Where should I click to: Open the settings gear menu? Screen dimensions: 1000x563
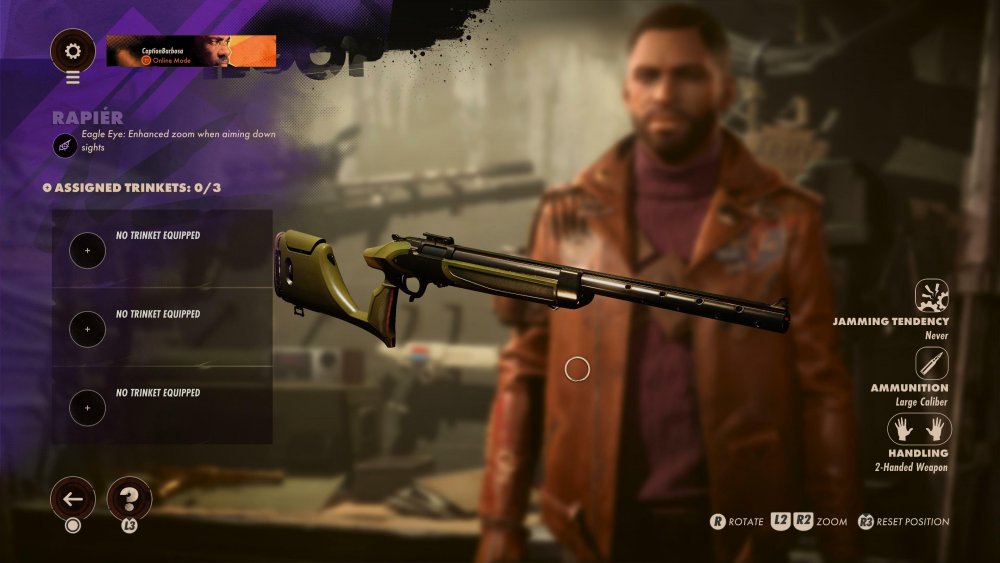click(x=73, y=50)
